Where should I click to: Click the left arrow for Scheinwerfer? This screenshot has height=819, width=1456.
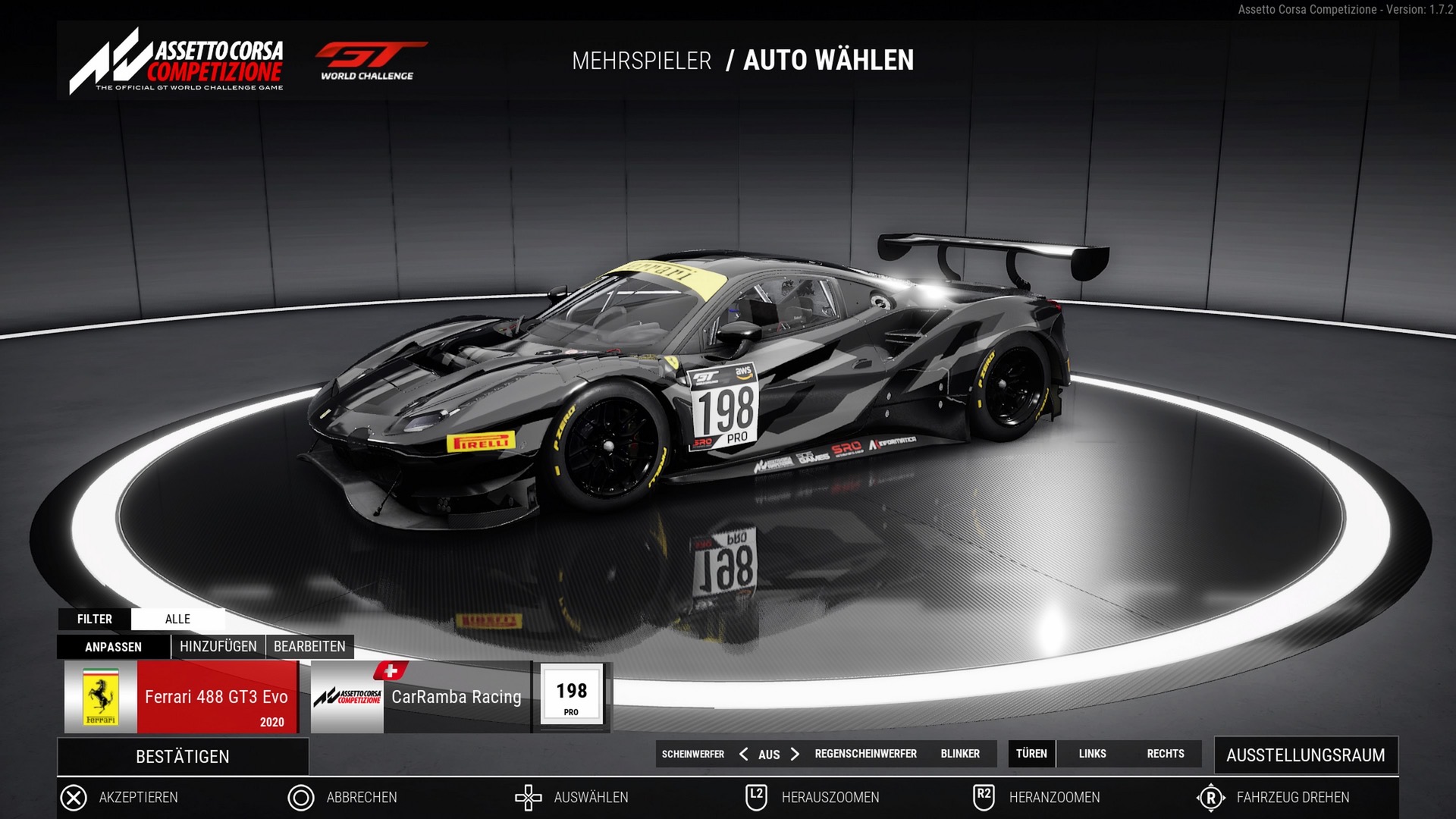[743, 754]
